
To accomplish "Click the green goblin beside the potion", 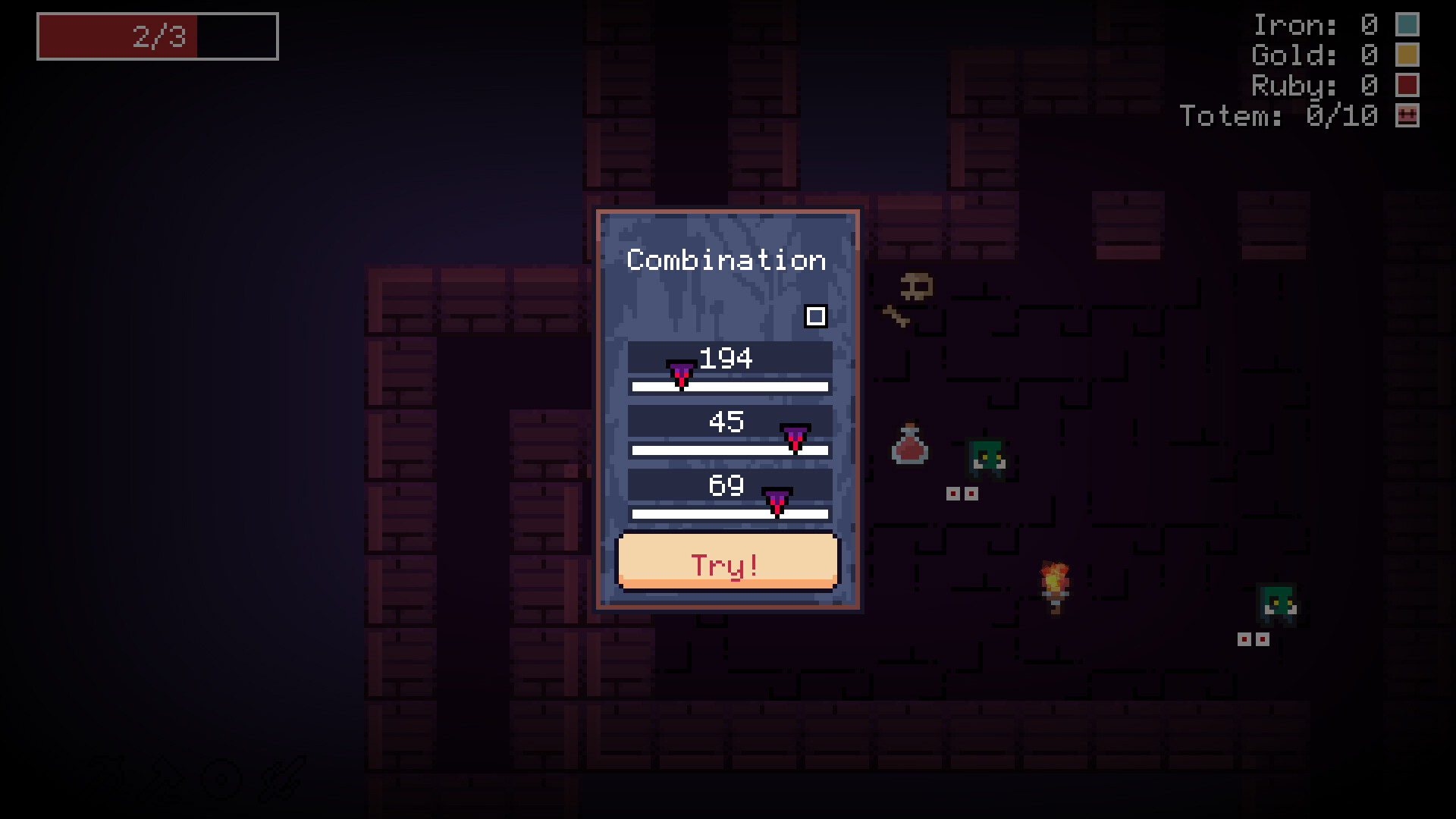I will 987,457.
